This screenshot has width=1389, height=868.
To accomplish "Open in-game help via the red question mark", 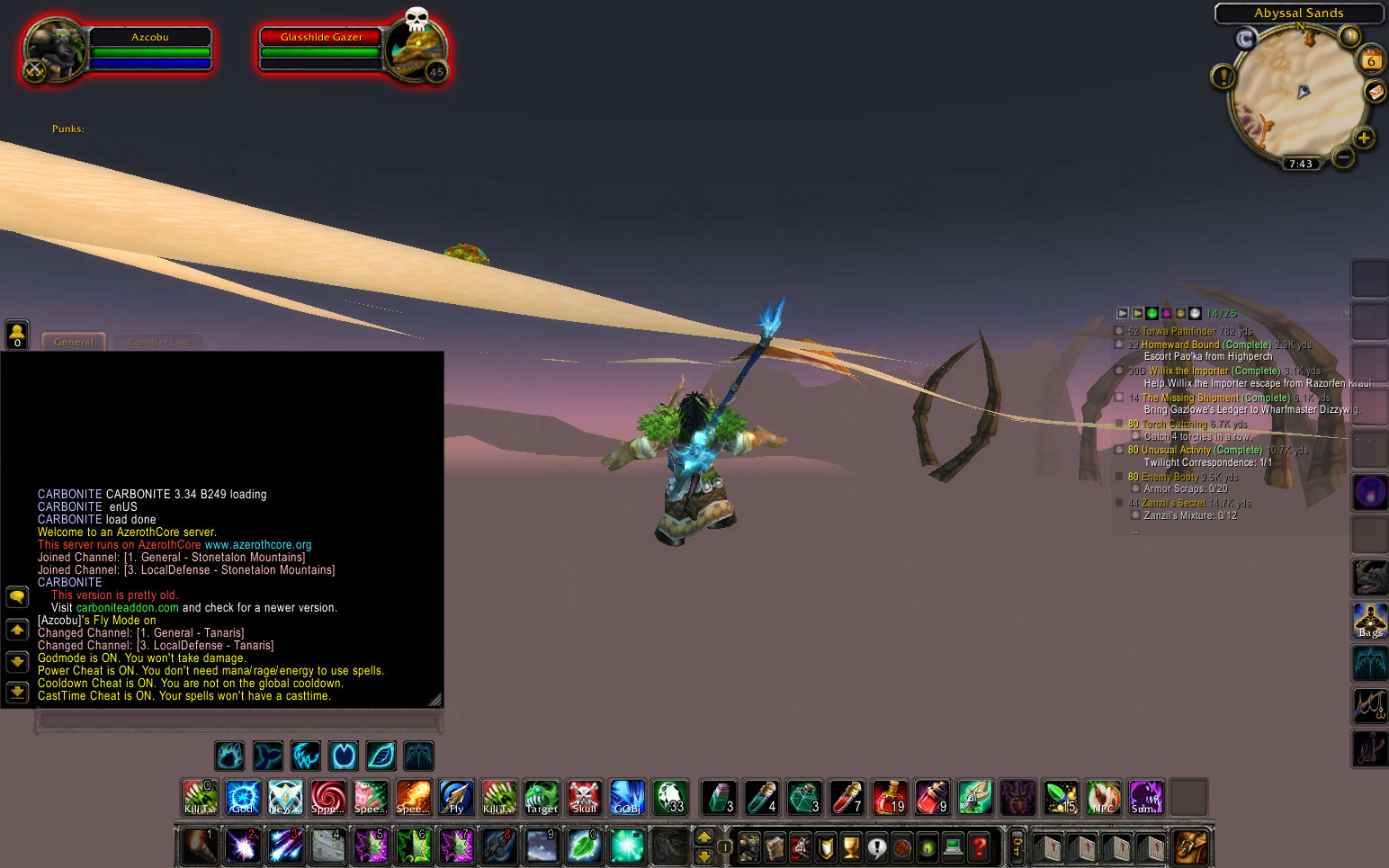I will pyautogui.click(x=981, y=846).
